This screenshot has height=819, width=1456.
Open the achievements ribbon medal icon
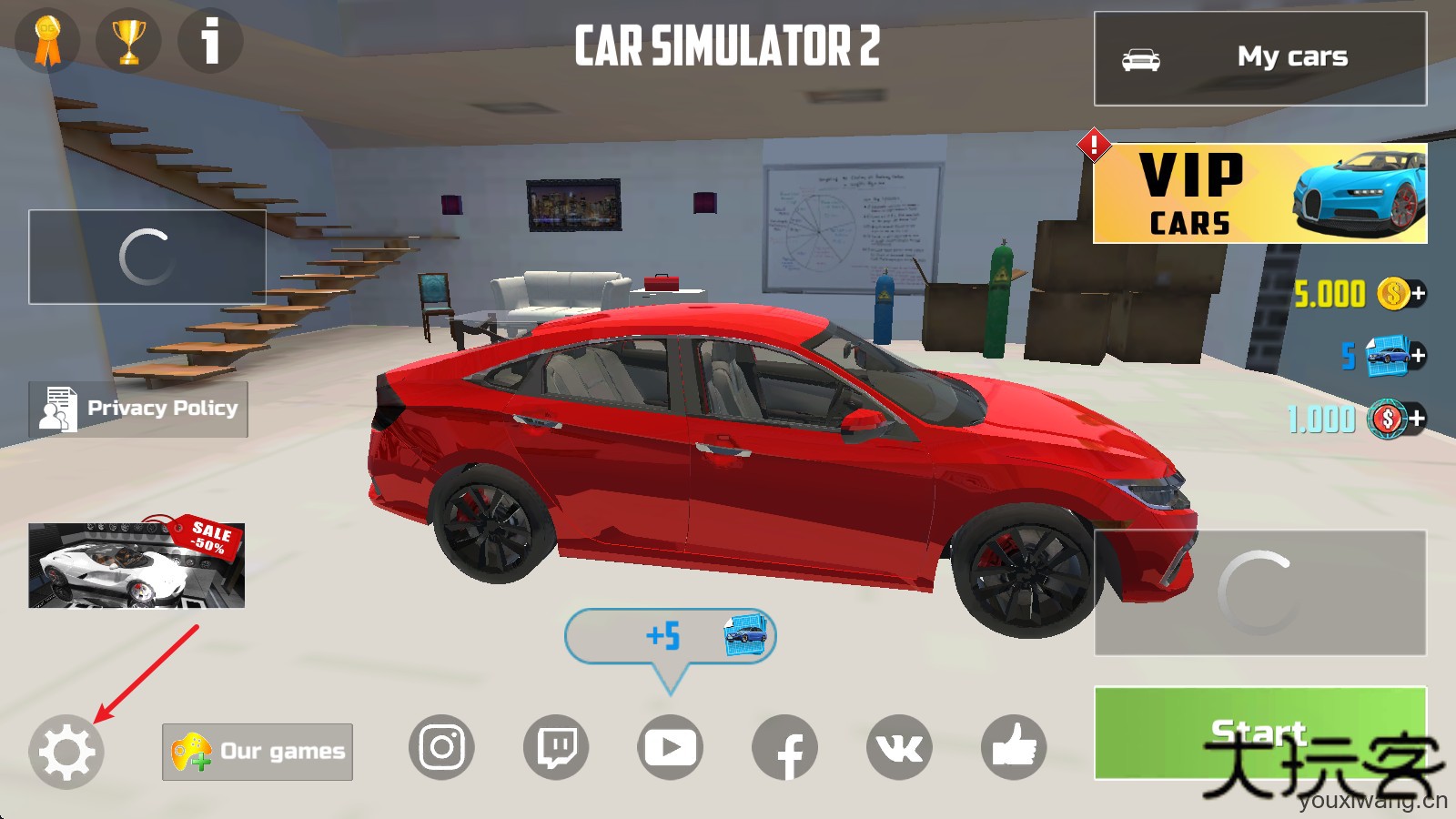(47, 41)
